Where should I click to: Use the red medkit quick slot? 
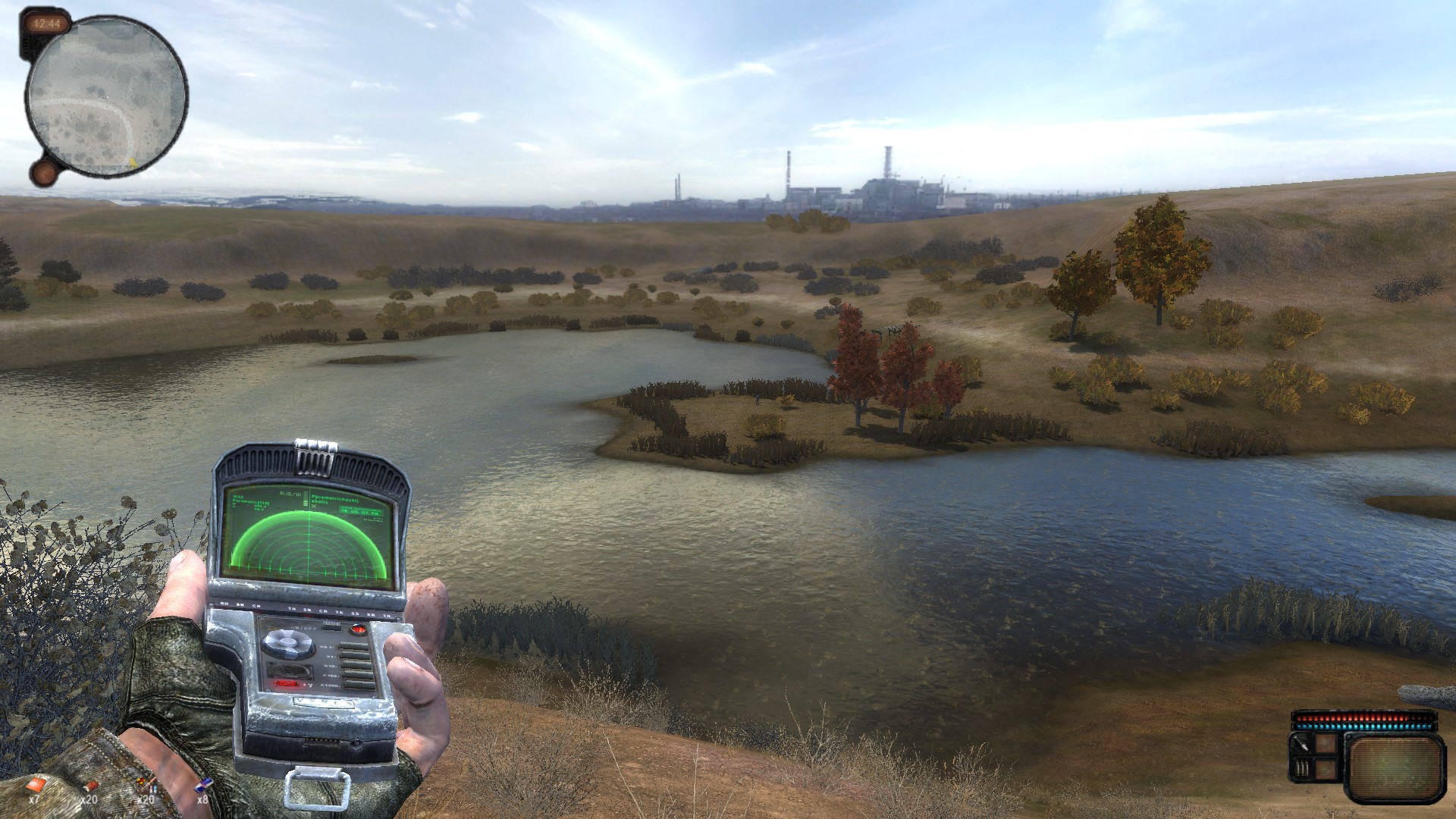tap(36, 784)
